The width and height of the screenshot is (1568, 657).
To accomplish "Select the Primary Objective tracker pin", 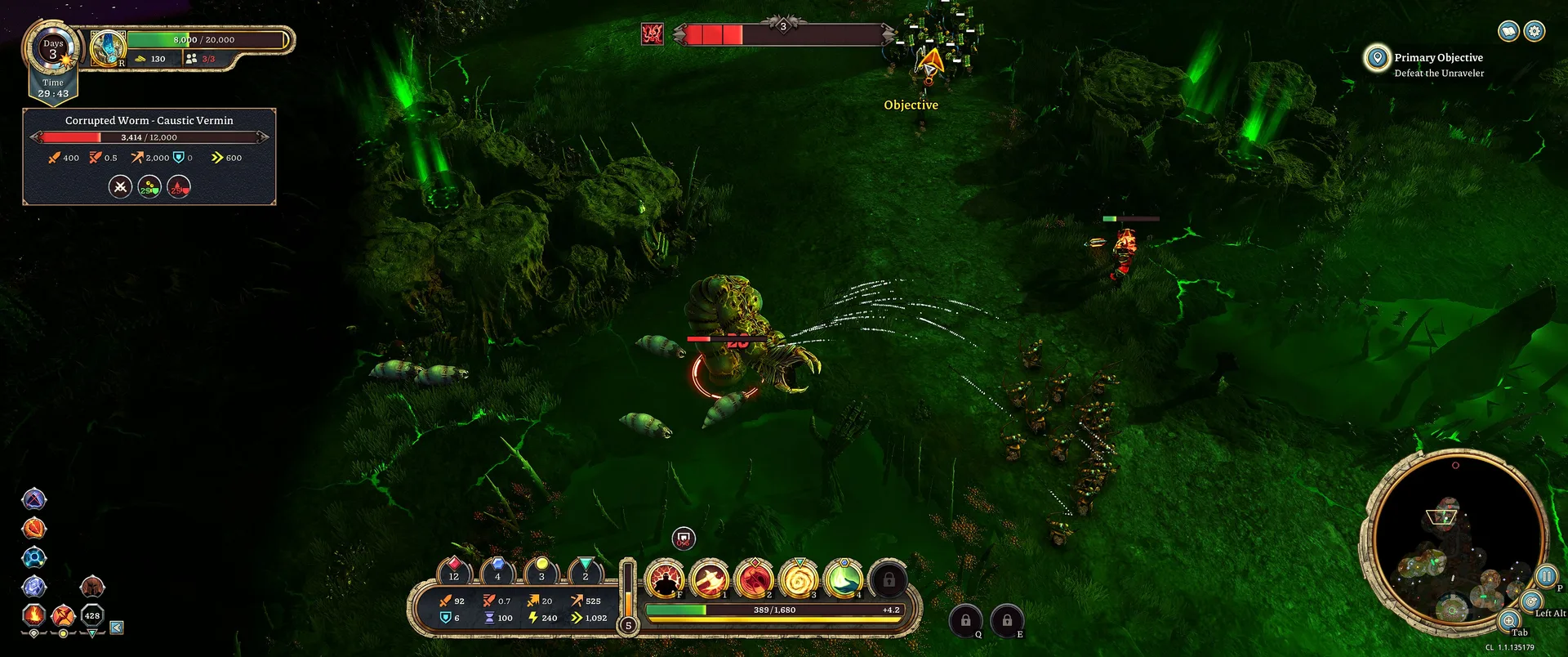I will pyautogui.click(x=1377, y=57).
